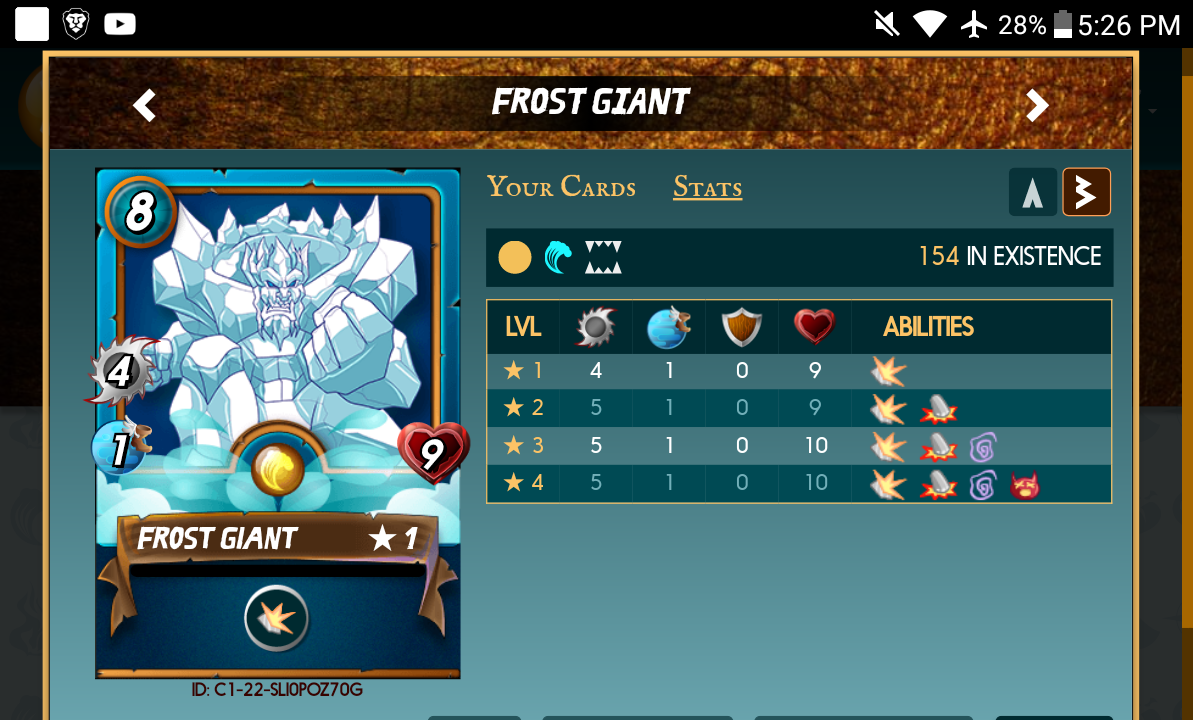Click the gold foil coin icon
Screen dimensions: 1193x720
tap(514, 257)
